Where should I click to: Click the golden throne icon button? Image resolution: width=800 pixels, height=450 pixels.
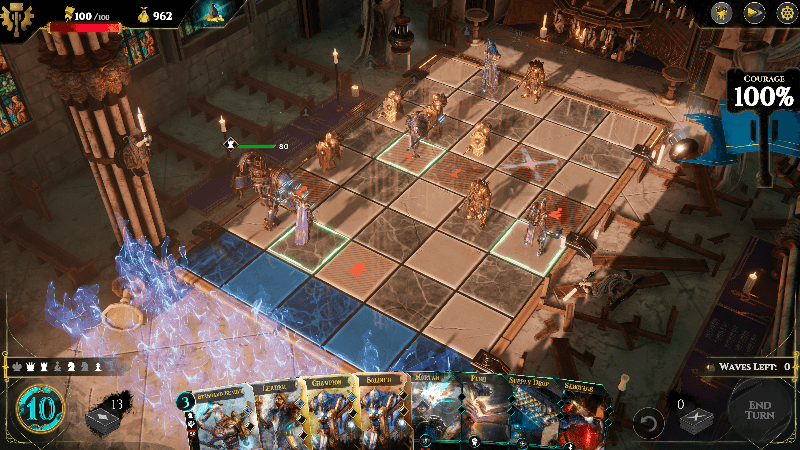click(x=721, y=13)
